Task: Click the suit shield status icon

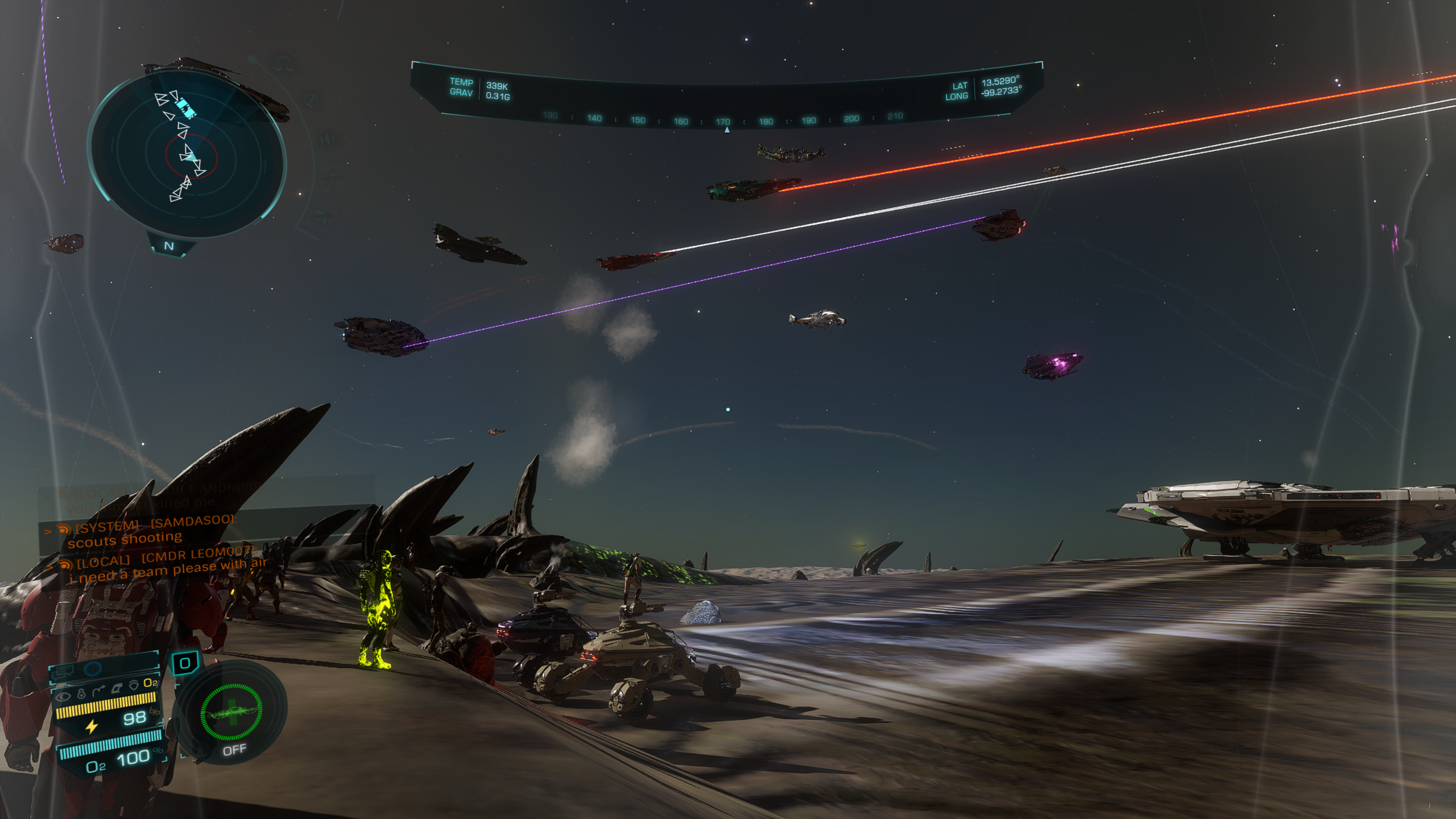Action: coord(134,685)
